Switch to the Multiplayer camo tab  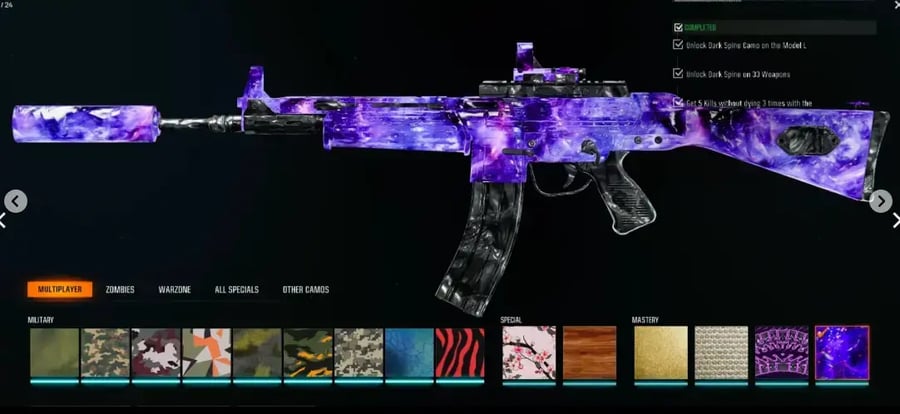coord(60,290)
